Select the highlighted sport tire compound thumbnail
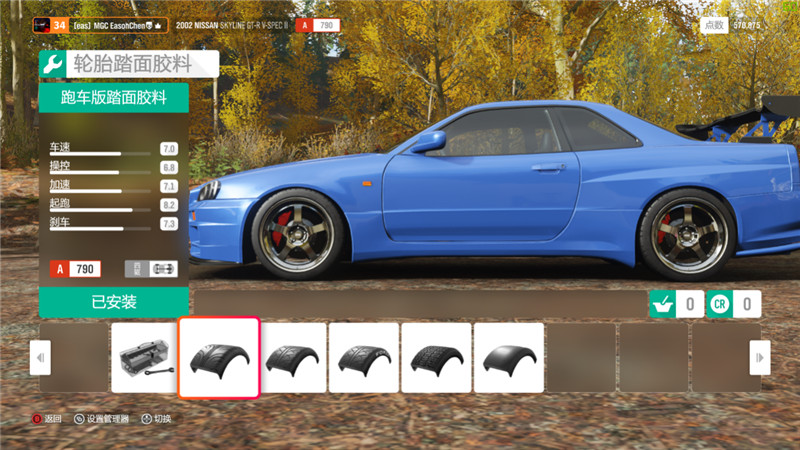 (219, 357)
